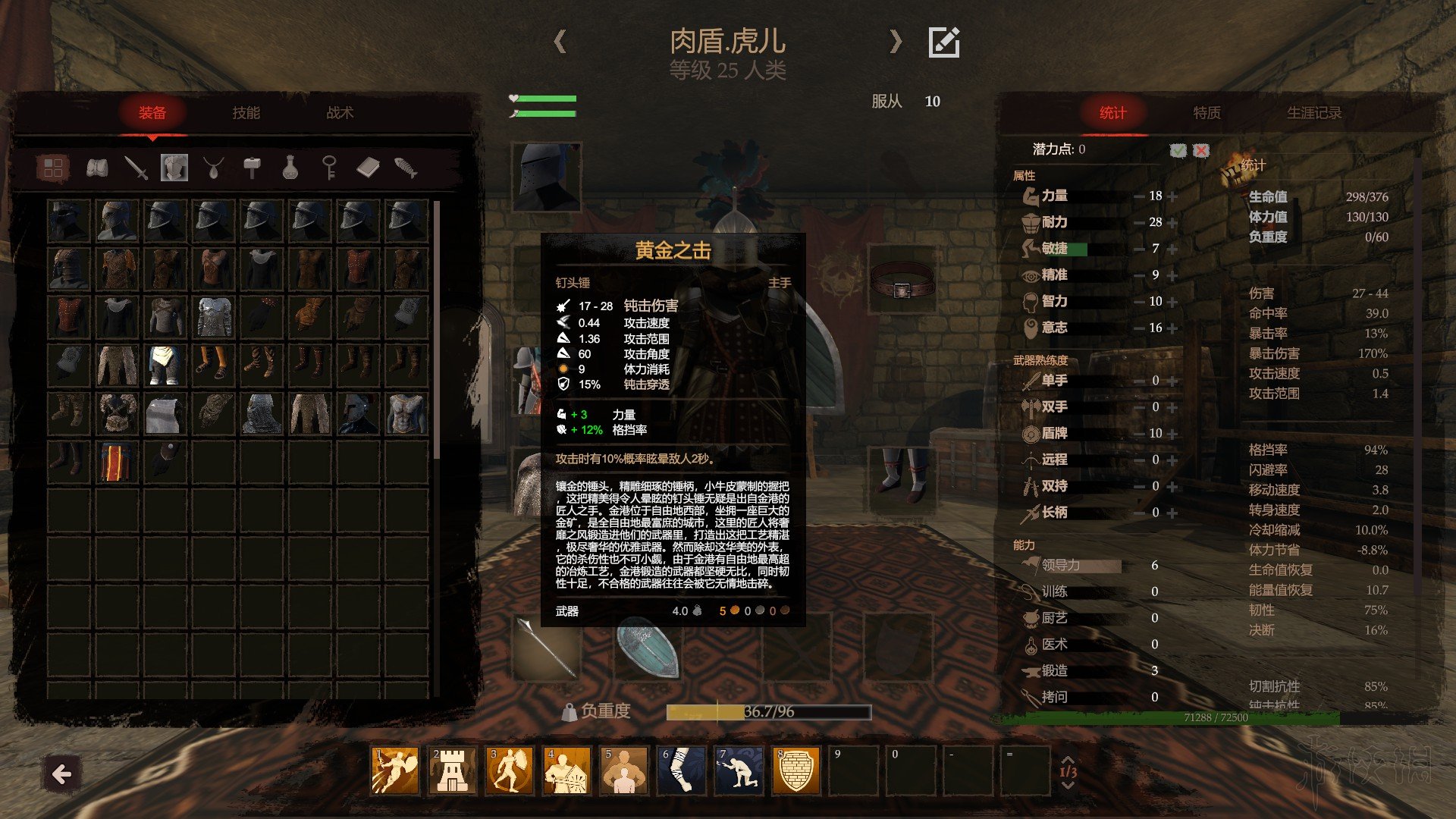The width and height of the screenshot is (1456, 819).
Task: Filter inventory by potion flask icon
Action: pyautogui.click(x=290, y=168)
